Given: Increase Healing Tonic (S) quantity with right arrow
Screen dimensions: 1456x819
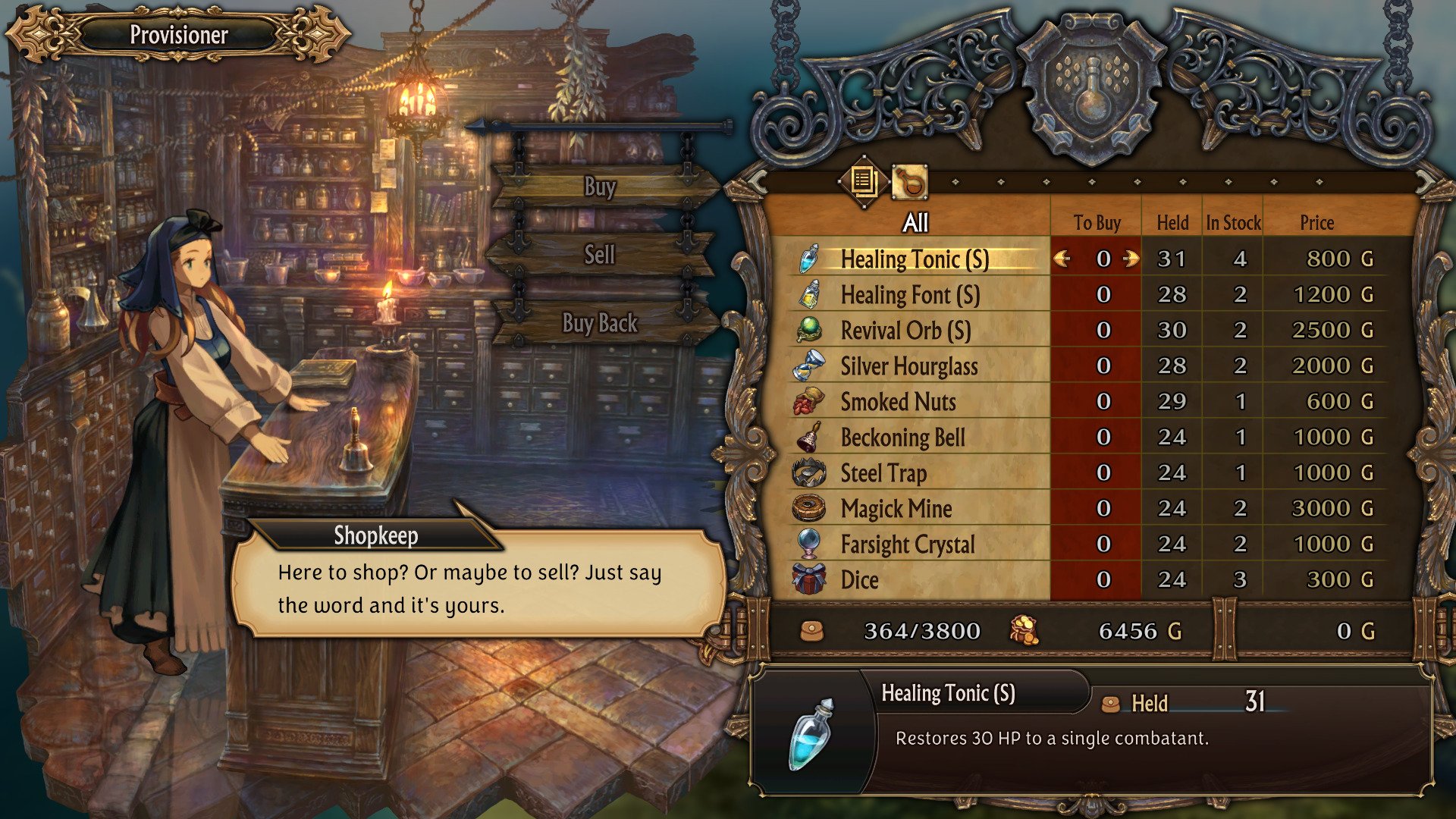Looking at the screenshot, I should point(1131,259).
